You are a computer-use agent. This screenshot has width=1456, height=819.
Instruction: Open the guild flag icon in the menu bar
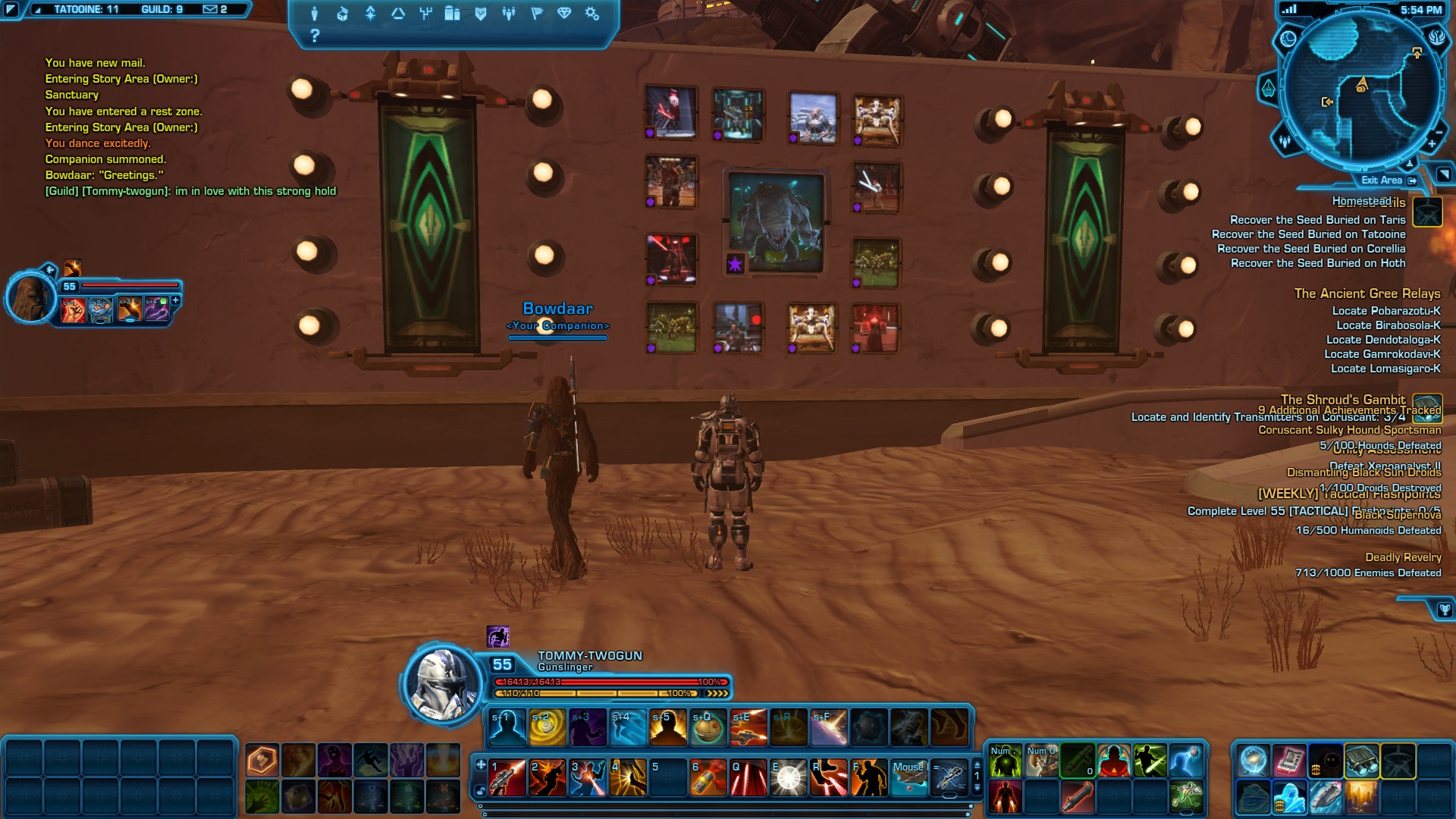coord(537,14)
